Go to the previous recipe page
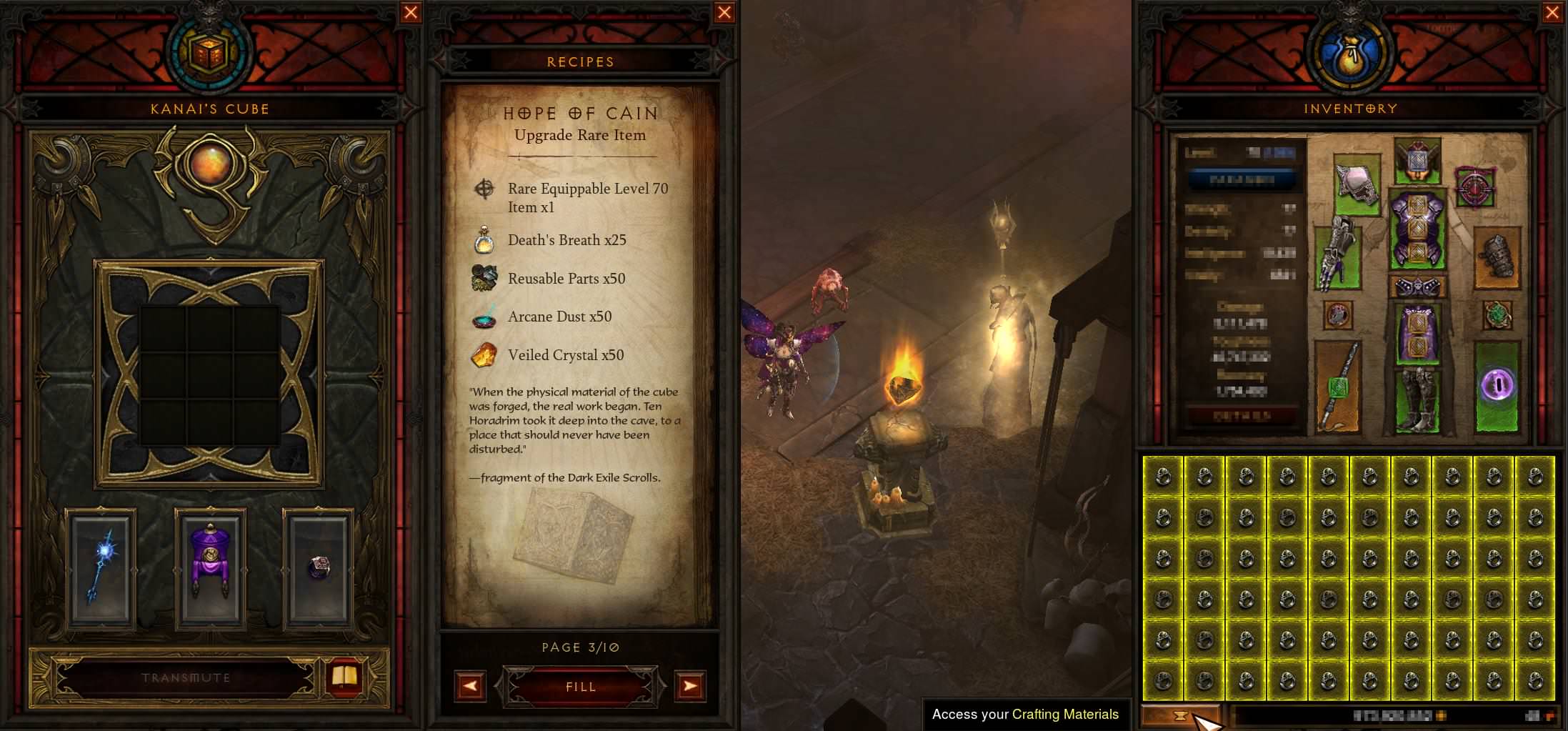 (x=470, y=687)
